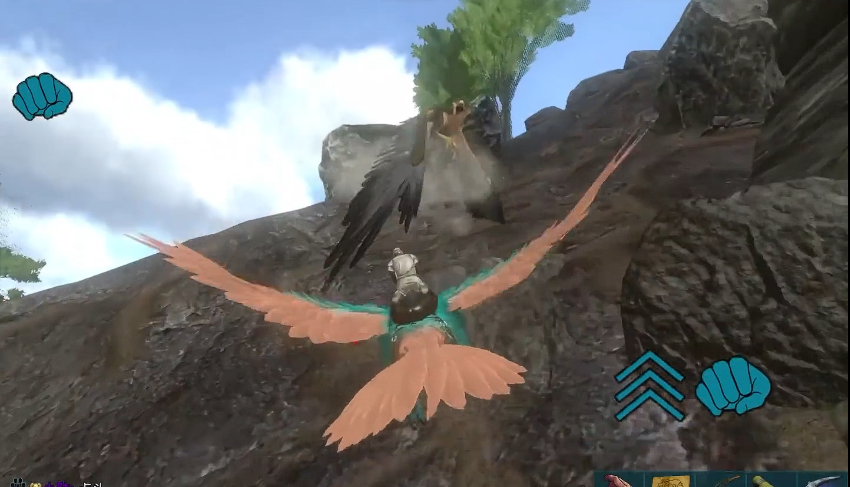
Task: Select the yellow note hotbar slot
Action: (670, 481)
